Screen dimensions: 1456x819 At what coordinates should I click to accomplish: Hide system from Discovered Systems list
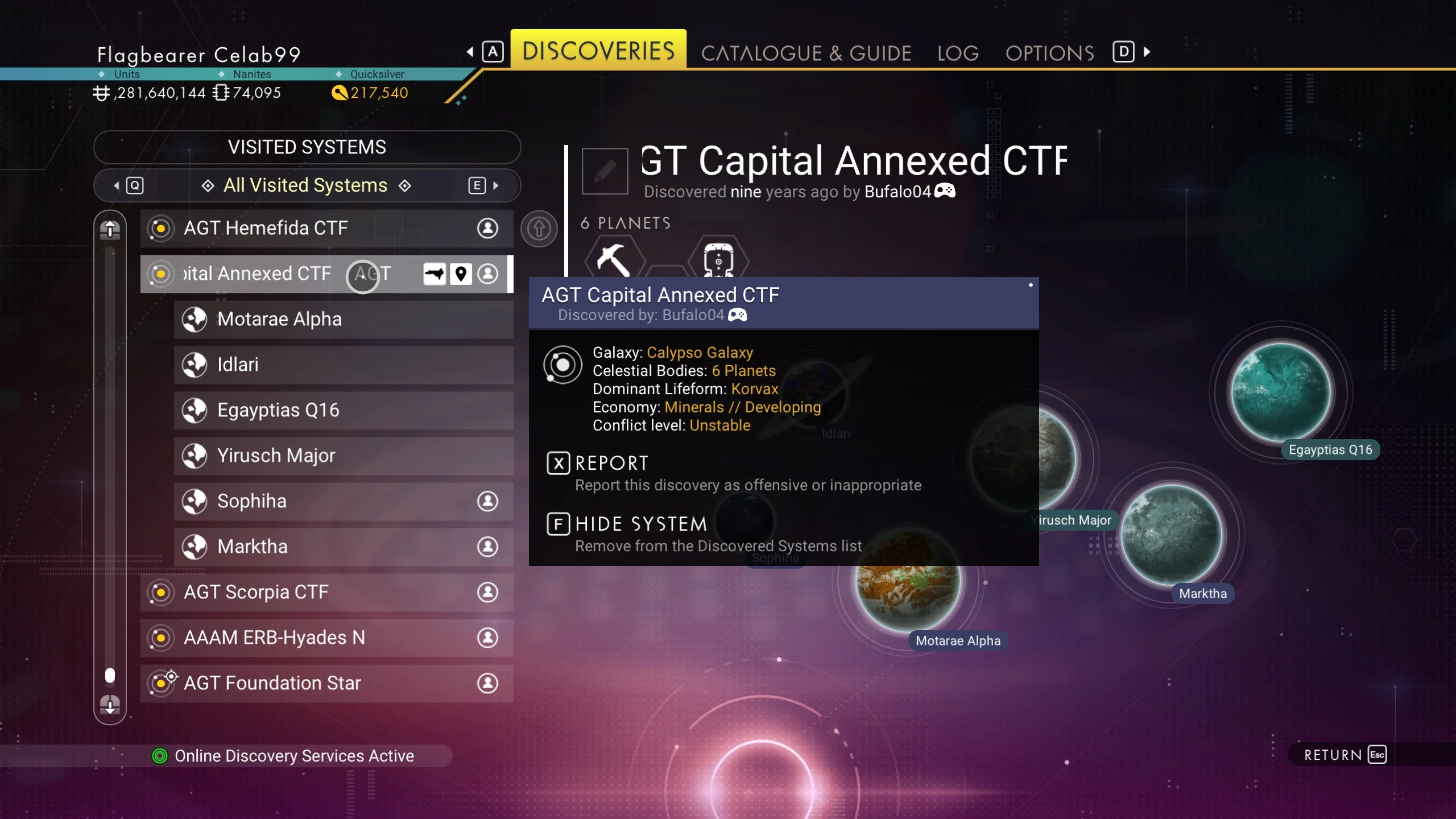point(640,524)
